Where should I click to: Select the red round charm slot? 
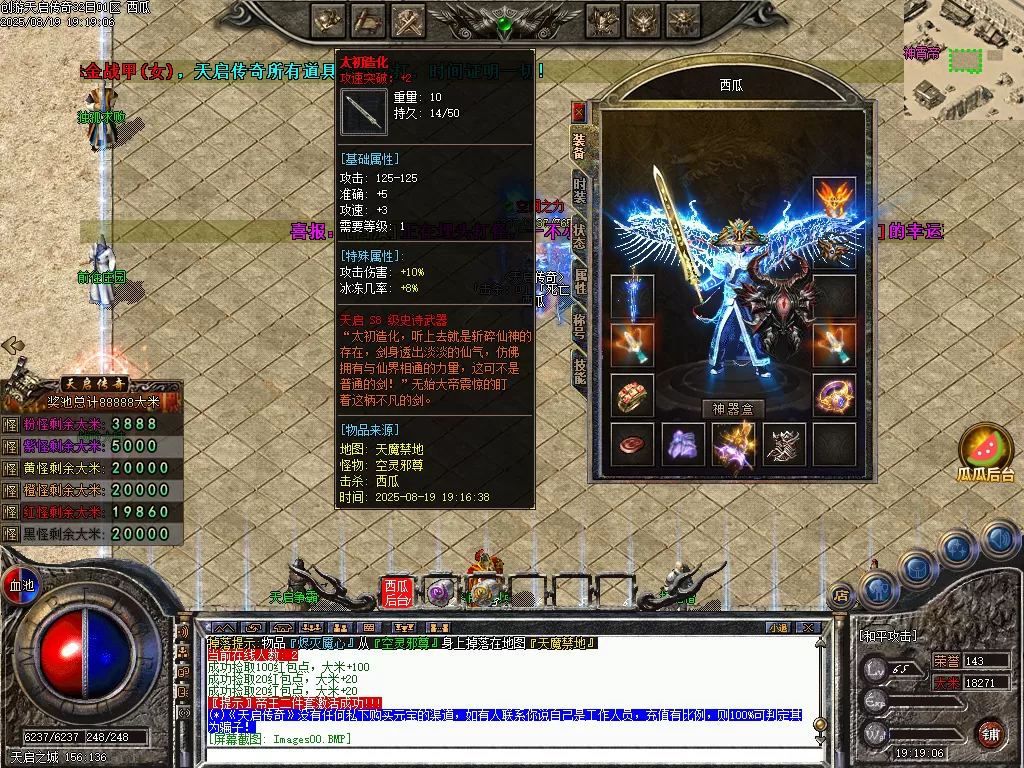pos(632,445)
